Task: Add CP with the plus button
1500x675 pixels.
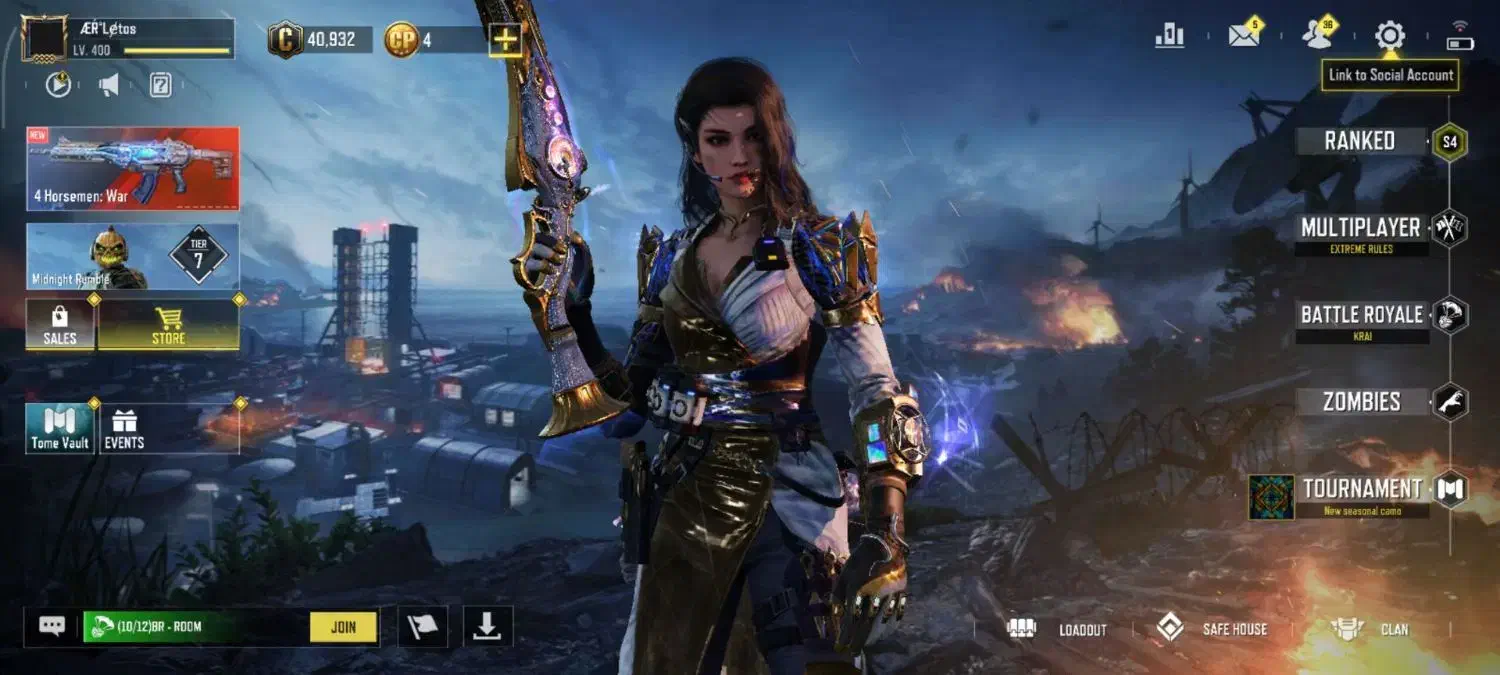Action: coord(505,40)
